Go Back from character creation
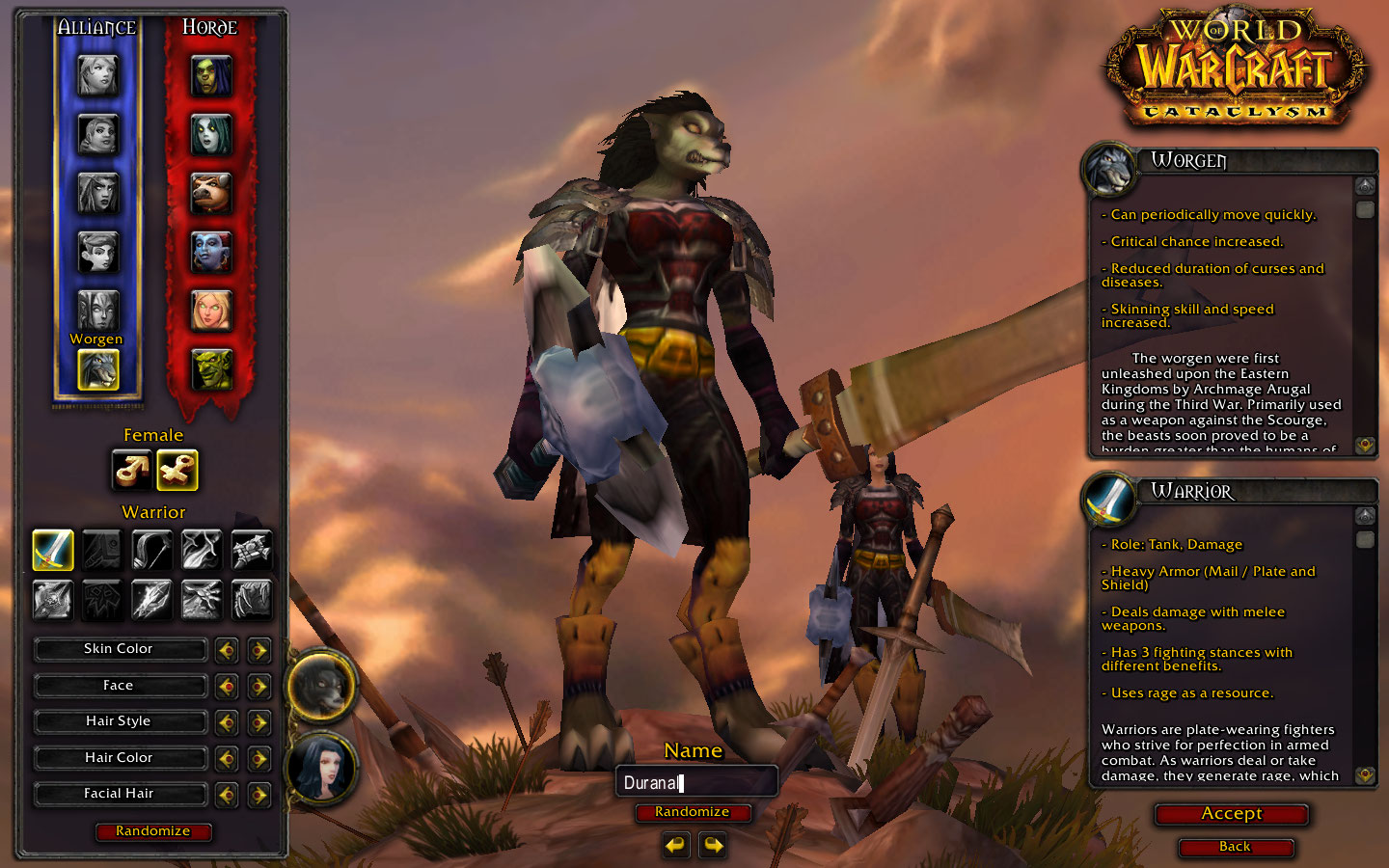 [1235, 847]
